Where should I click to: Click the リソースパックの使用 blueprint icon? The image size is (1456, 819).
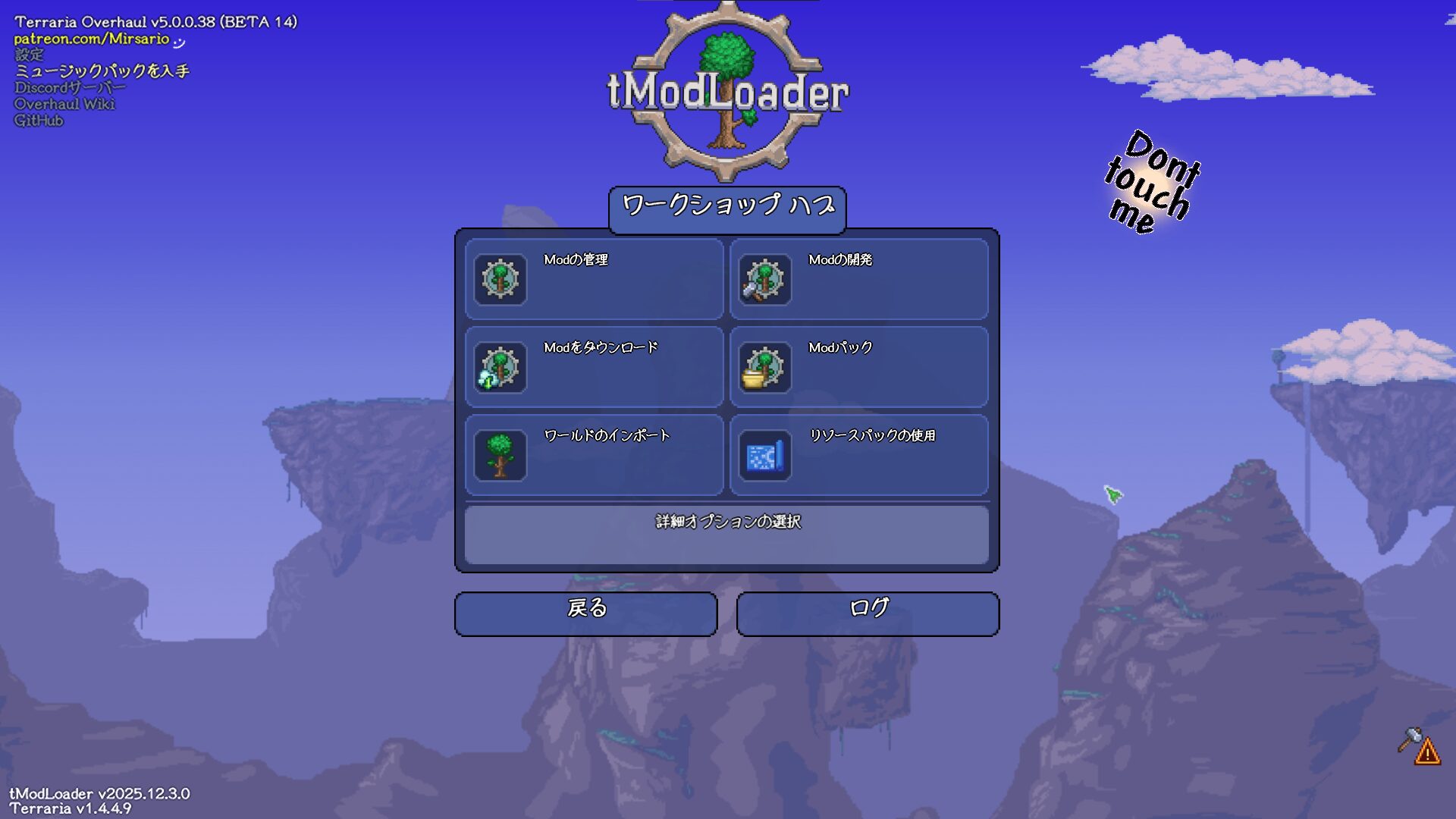click(763, 455)
